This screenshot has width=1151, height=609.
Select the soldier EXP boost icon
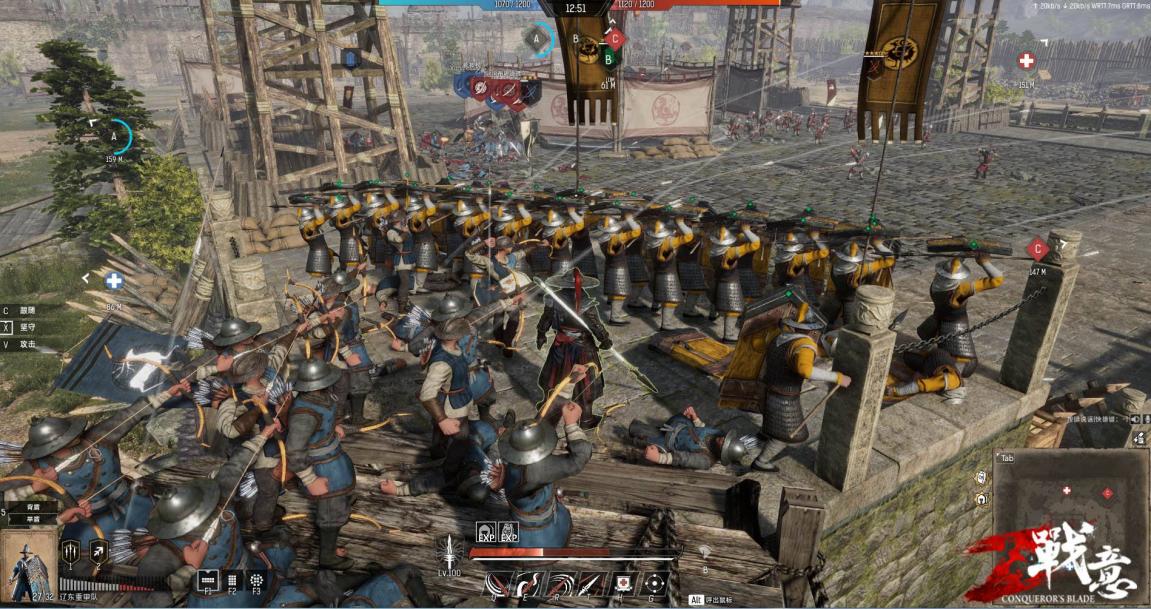[508, 533]
